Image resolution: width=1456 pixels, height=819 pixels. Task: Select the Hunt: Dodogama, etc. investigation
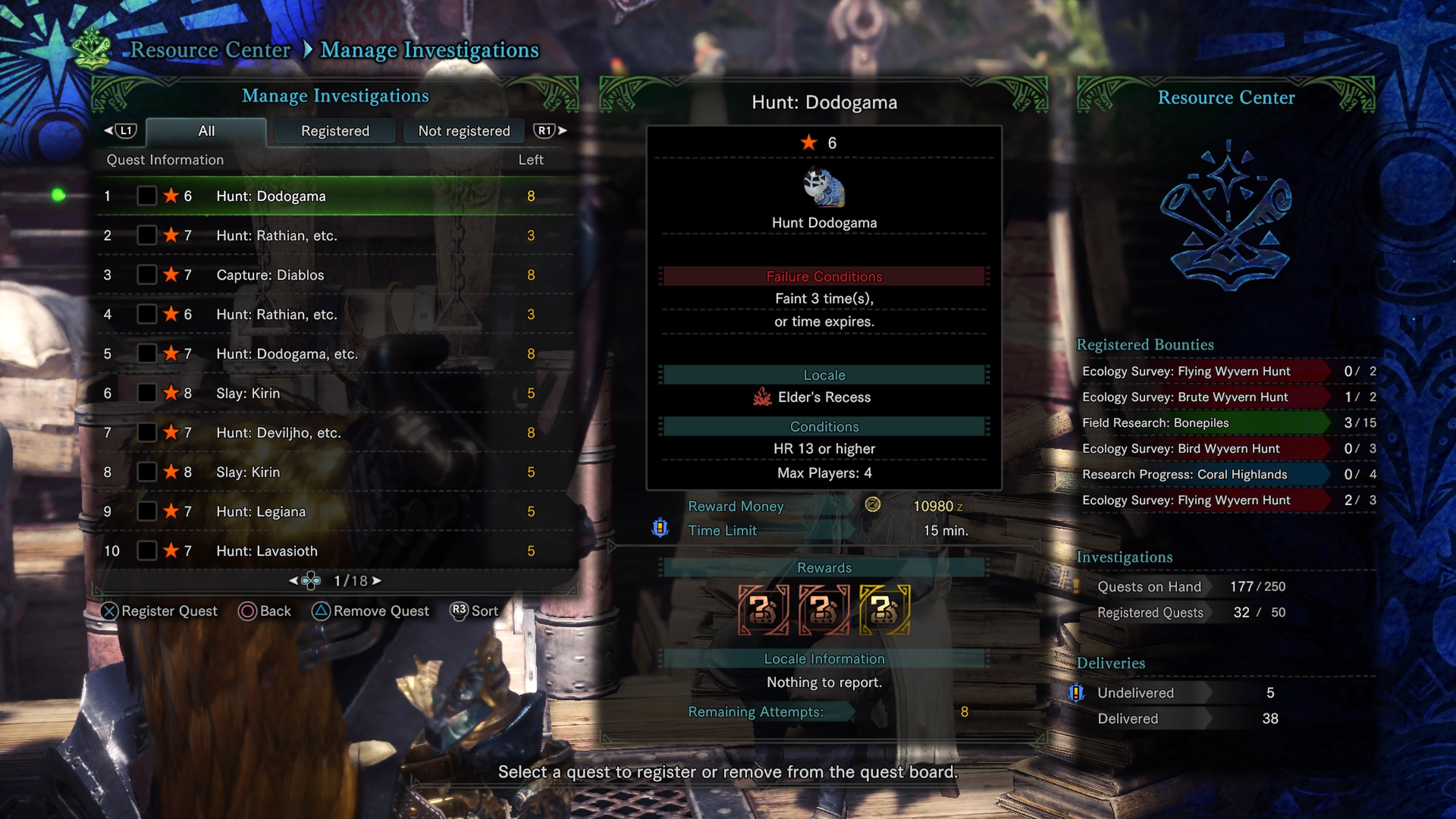(287, 354)
